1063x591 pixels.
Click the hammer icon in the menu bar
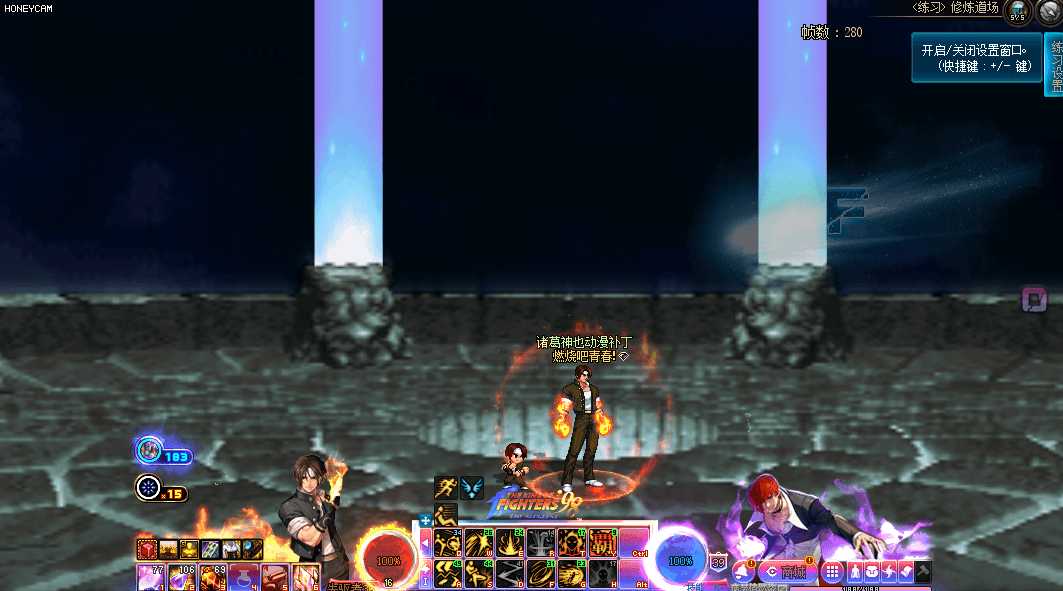pos(923,572)
